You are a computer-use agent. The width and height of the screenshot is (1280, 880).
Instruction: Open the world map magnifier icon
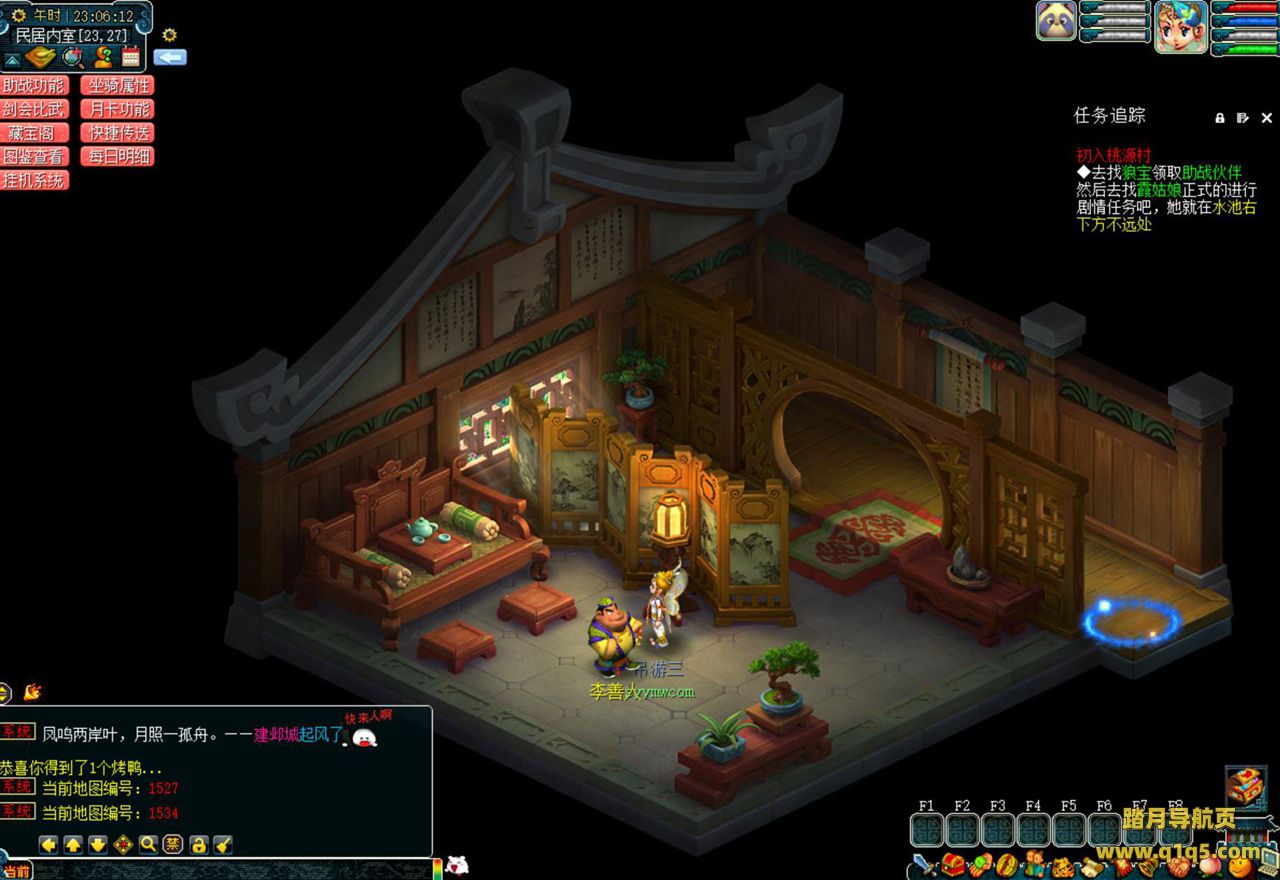72,57
